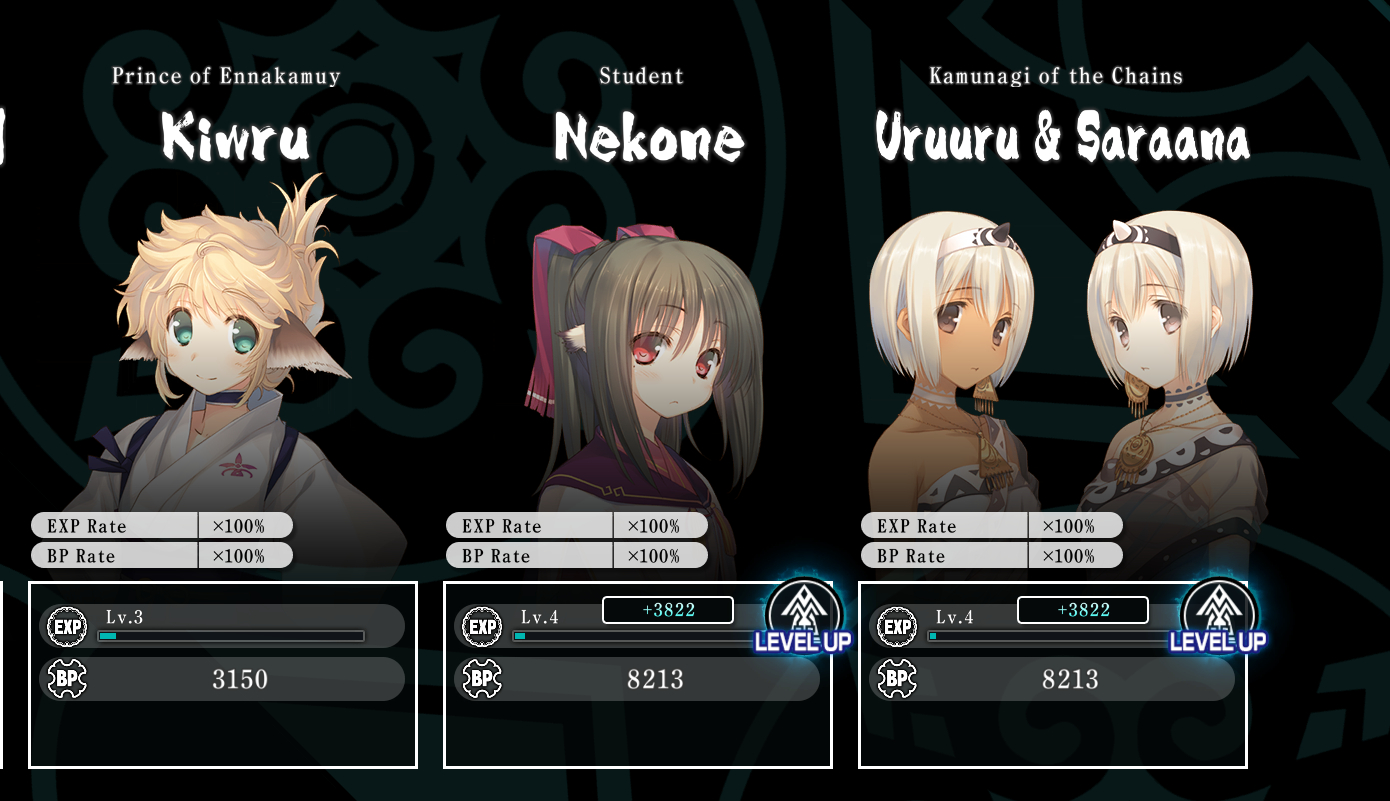Click the Level Up badge on Nekone's panel
The image size is (1390, 801).
click(803, 616)
